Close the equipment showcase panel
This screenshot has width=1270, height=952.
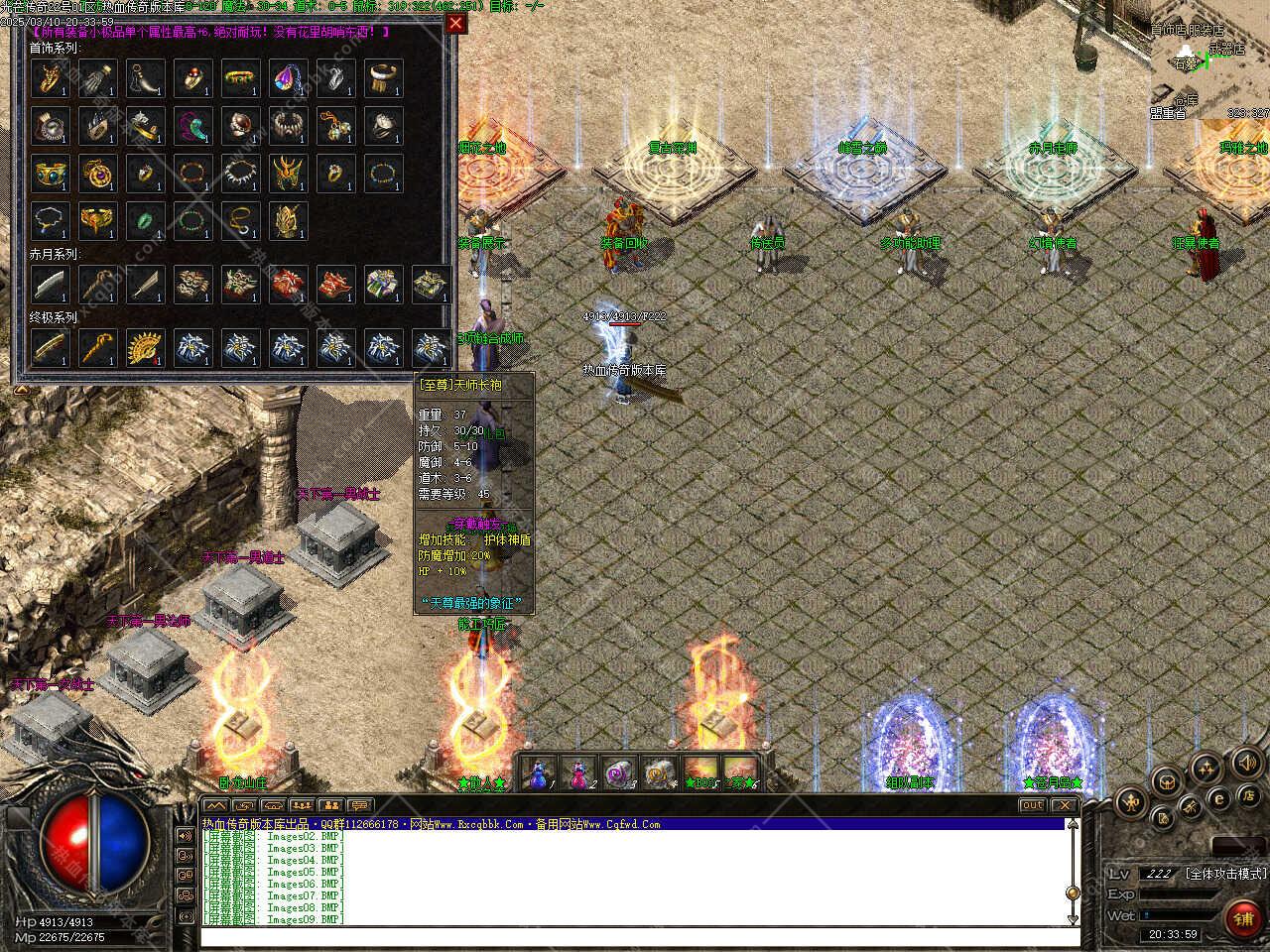(x=455, y=24)
